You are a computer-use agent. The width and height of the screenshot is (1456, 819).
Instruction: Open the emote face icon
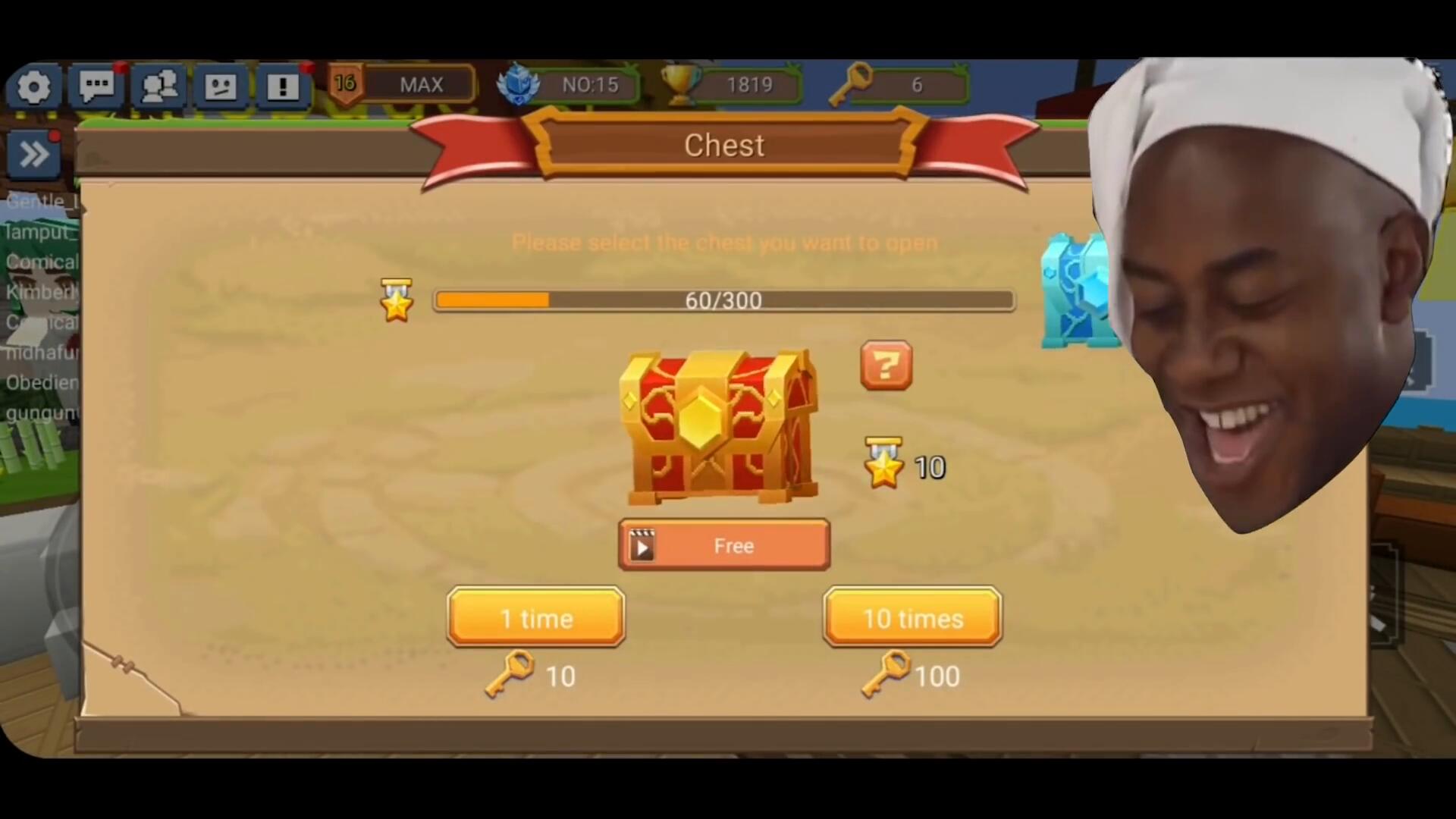click(x=221, y=86)
